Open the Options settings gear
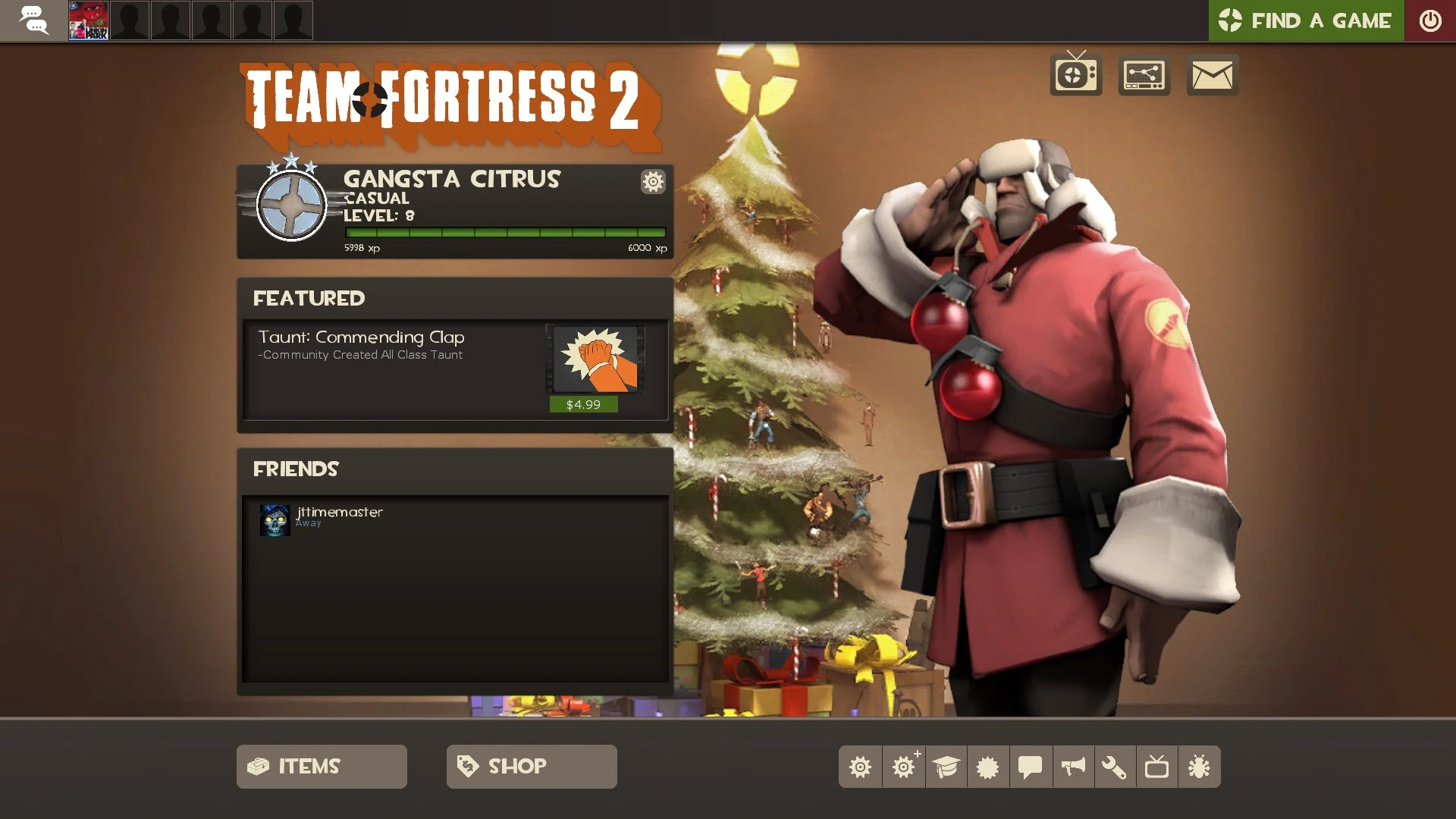This screenshot has width=1456, height=819. point(861,767)
